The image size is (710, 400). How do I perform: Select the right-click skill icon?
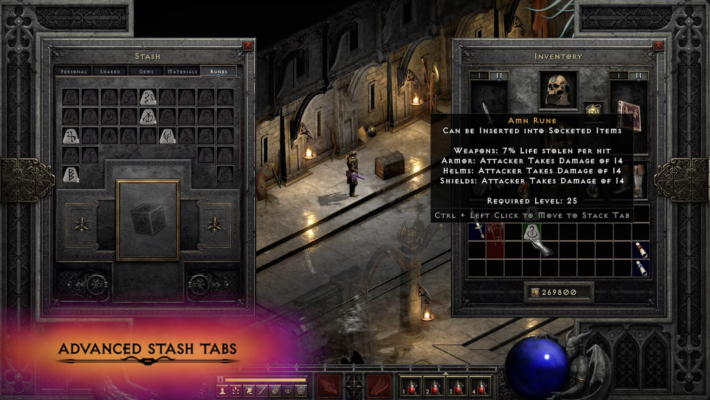(x=379, y=385)
